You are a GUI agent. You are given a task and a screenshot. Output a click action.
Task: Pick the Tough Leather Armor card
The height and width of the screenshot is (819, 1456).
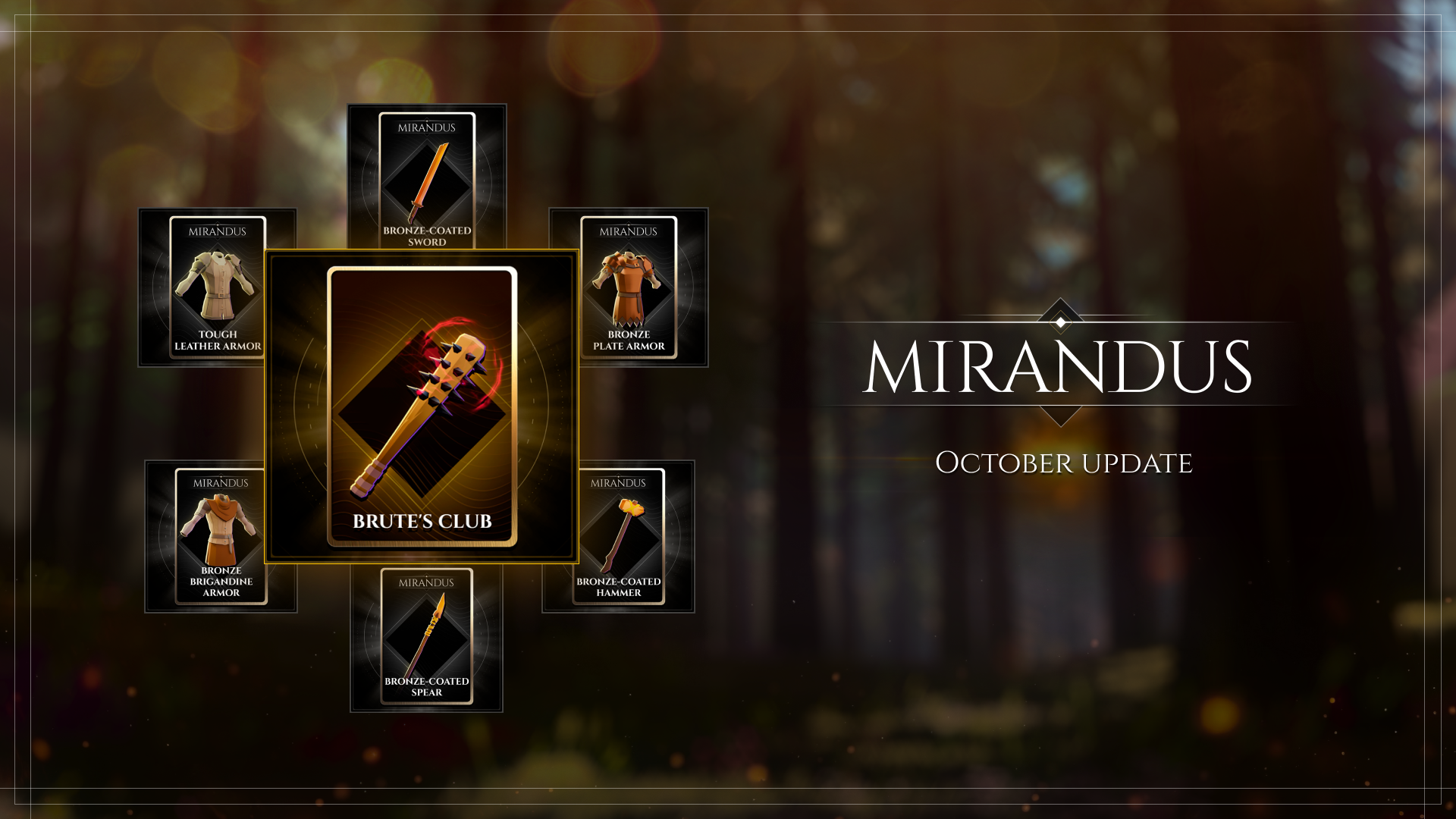click(217, 287)
